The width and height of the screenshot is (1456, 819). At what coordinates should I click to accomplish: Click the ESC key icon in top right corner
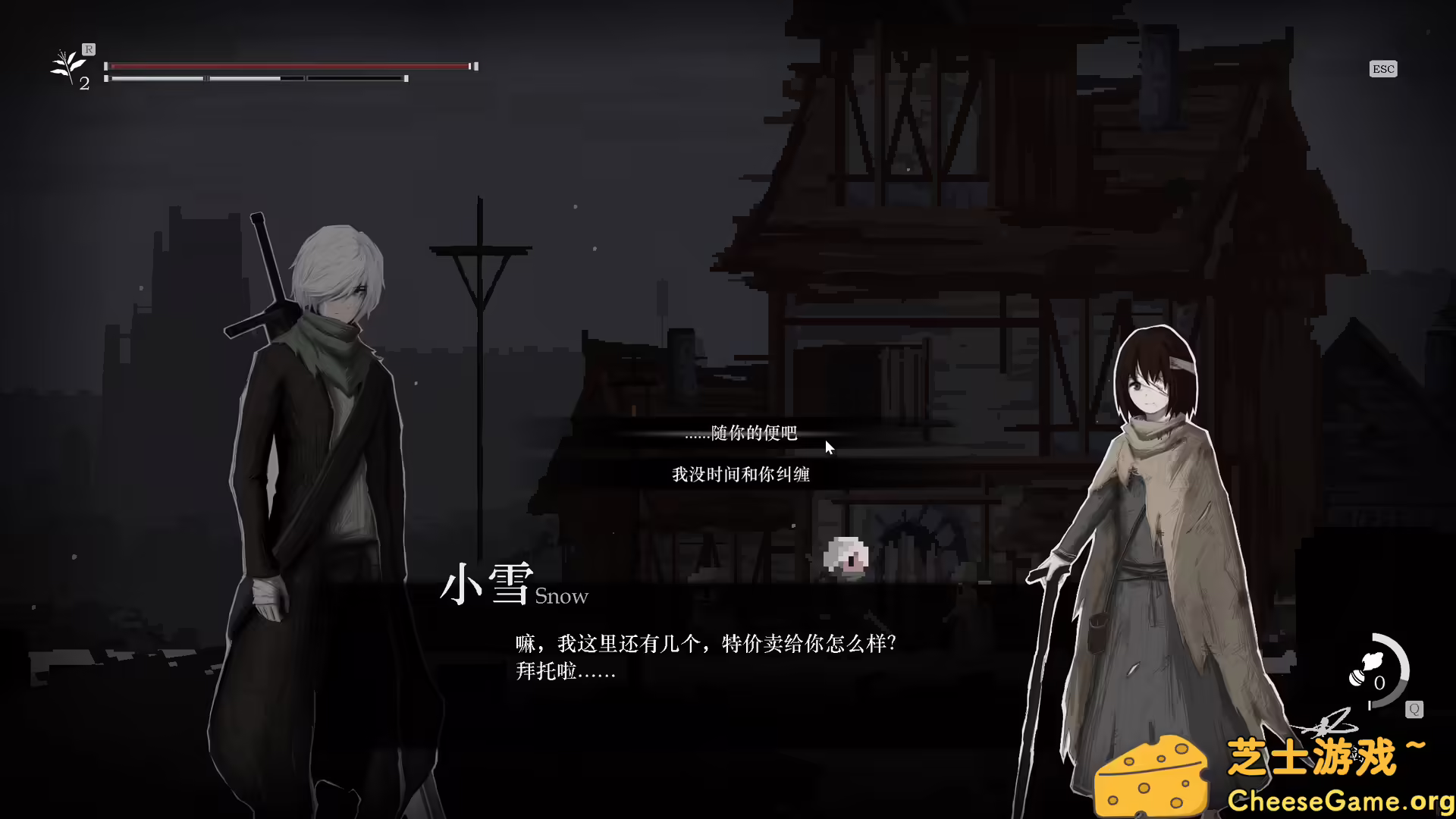pos(1383,68)
